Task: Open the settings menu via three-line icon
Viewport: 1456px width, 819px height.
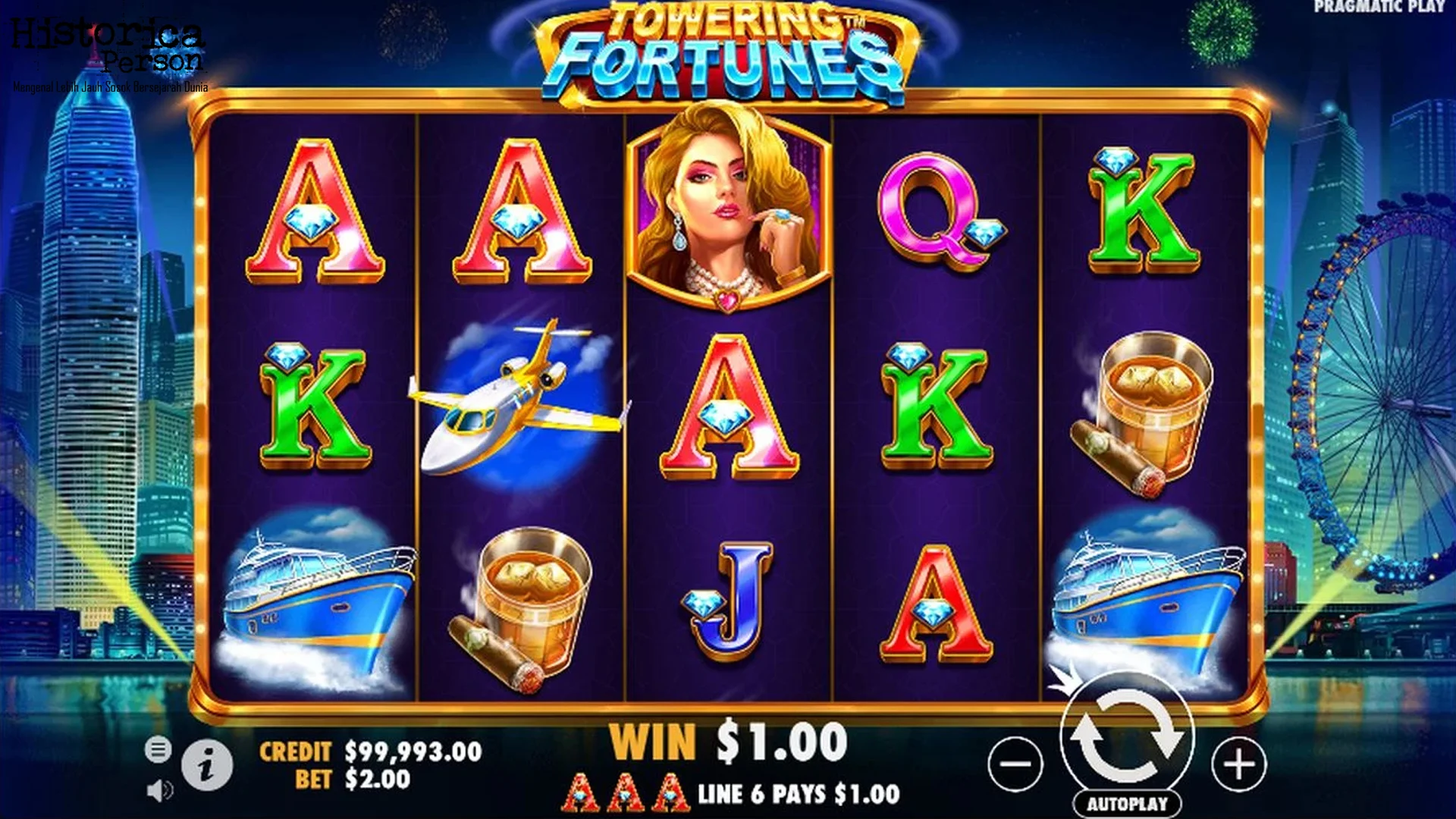Action: pyautogui.click(x=157, y=749)
